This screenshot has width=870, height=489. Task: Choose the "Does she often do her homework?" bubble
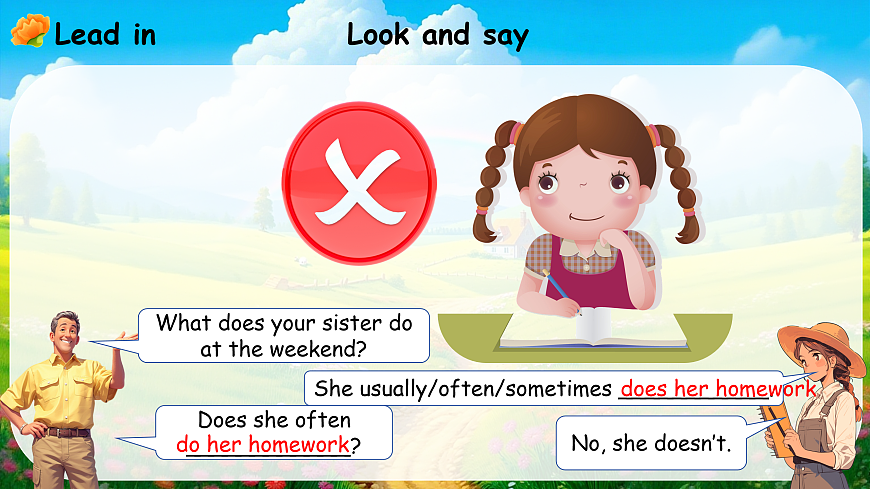tap(273, 432)
